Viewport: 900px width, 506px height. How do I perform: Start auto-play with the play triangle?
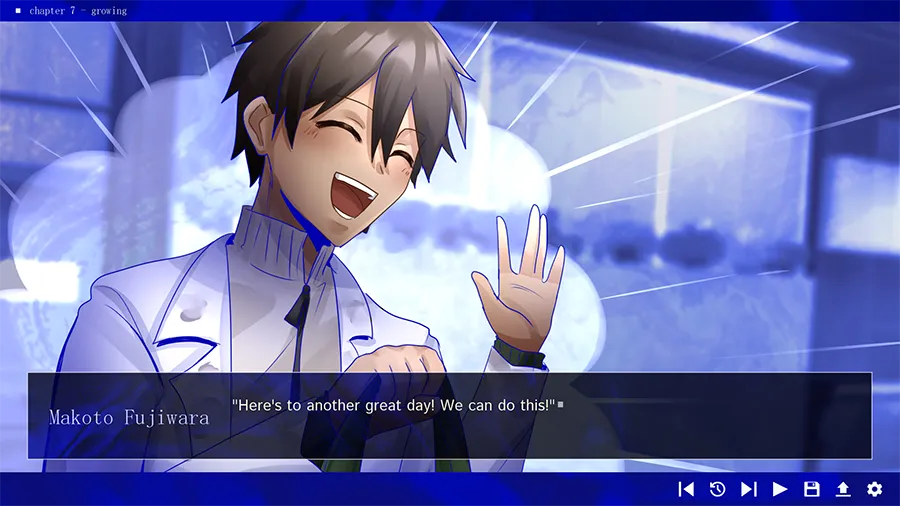(x=780, y=489)
